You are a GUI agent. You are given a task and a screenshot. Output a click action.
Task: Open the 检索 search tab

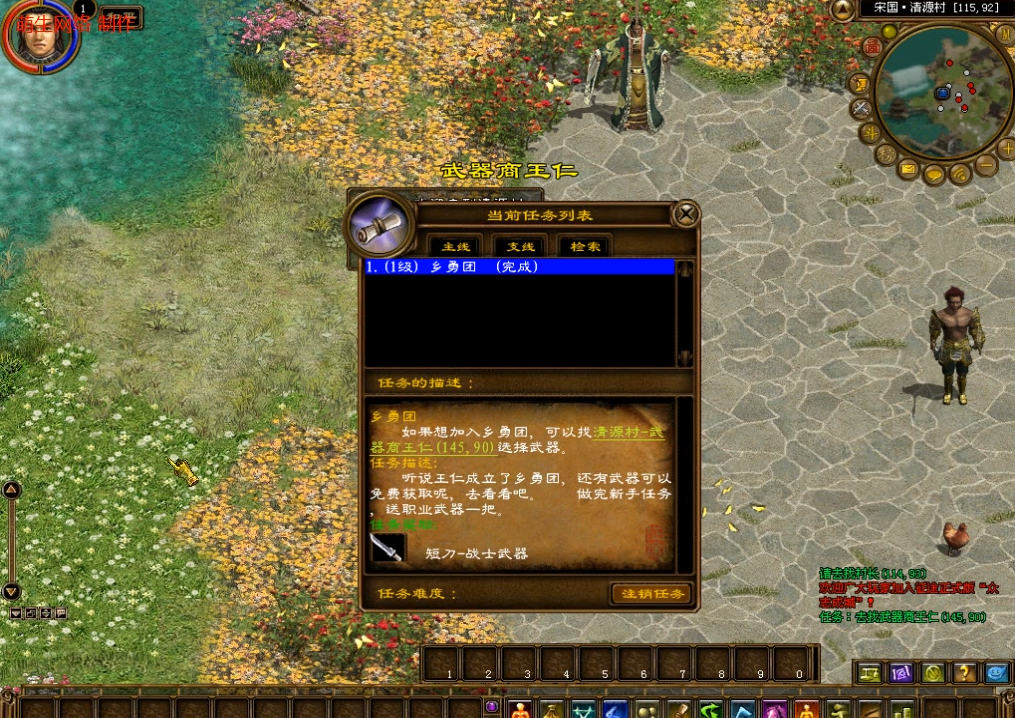coord(585,246)
